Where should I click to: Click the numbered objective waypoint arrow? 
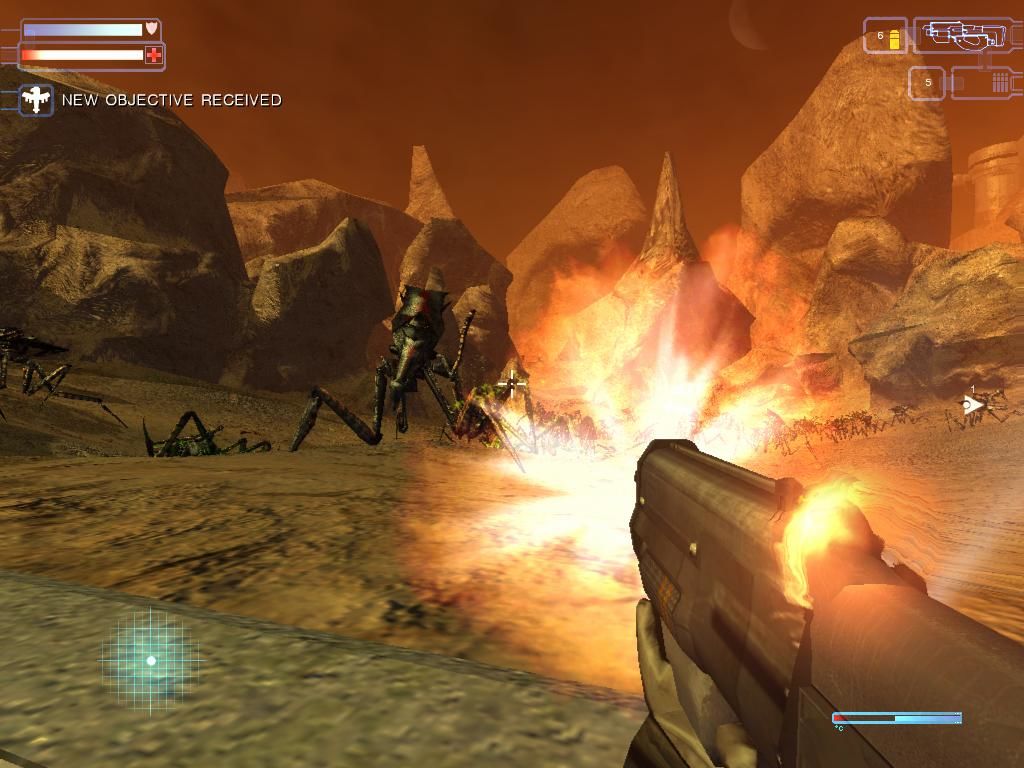(x=970, y=405)
